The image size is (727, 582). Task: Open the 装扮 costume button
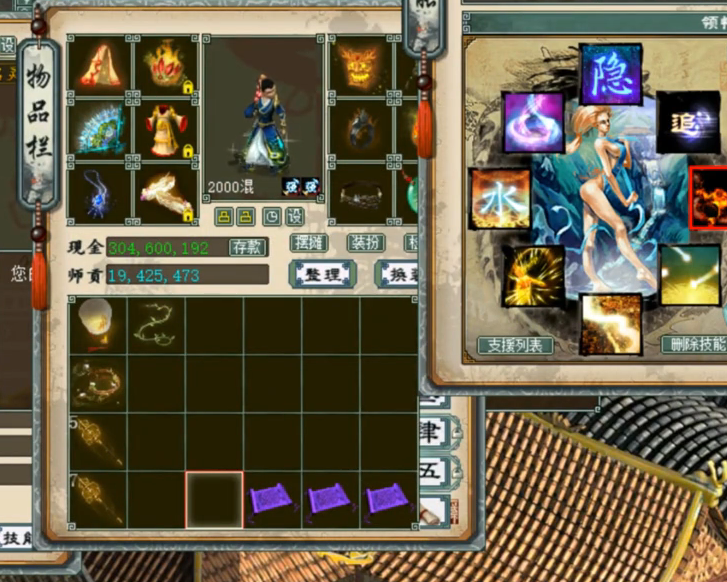pos(366,243)
